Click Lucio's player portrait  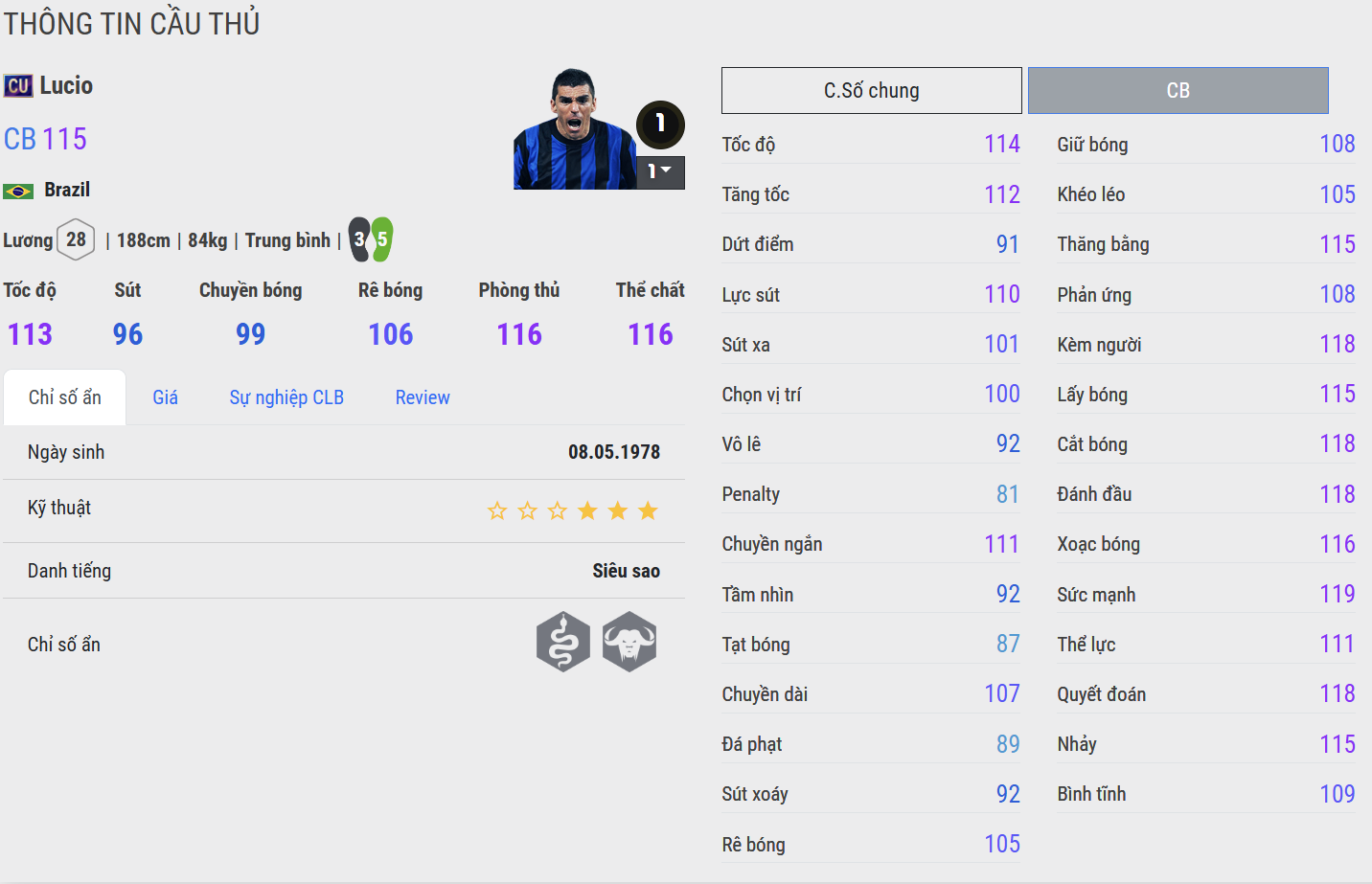[x=574, y=129]
